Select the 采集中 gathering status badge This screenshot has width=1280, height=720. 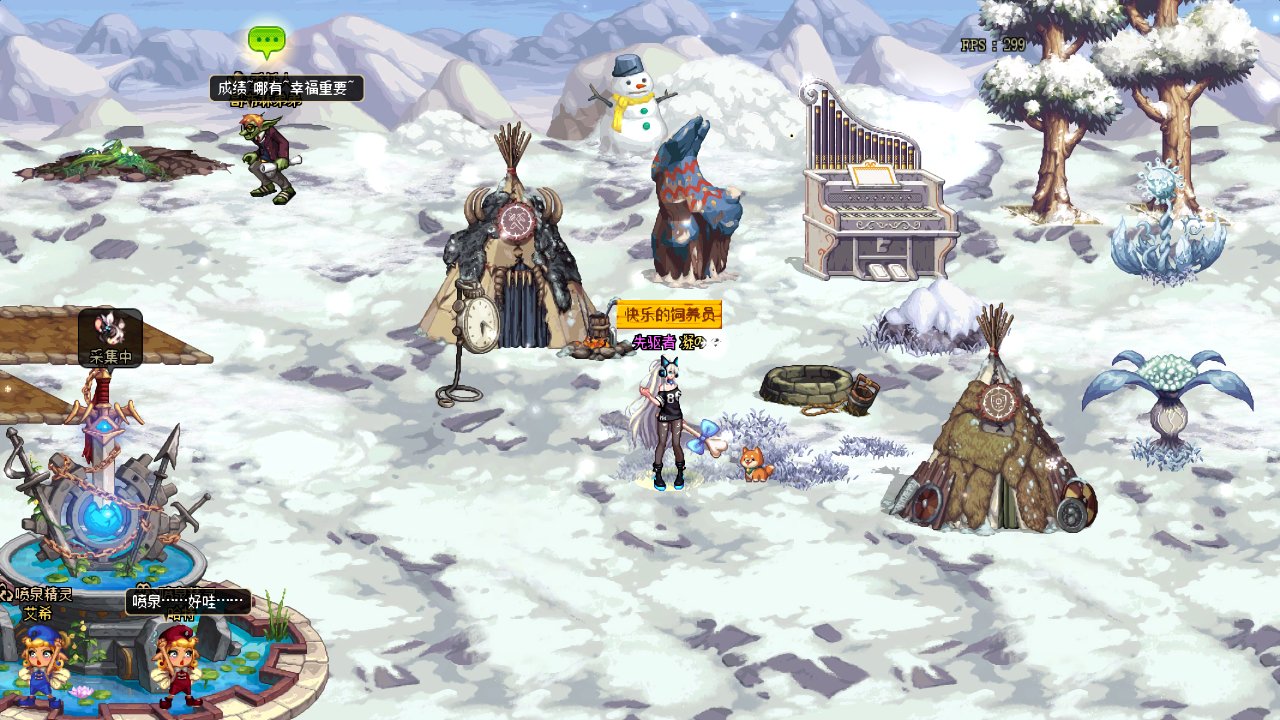click(110, 338)
